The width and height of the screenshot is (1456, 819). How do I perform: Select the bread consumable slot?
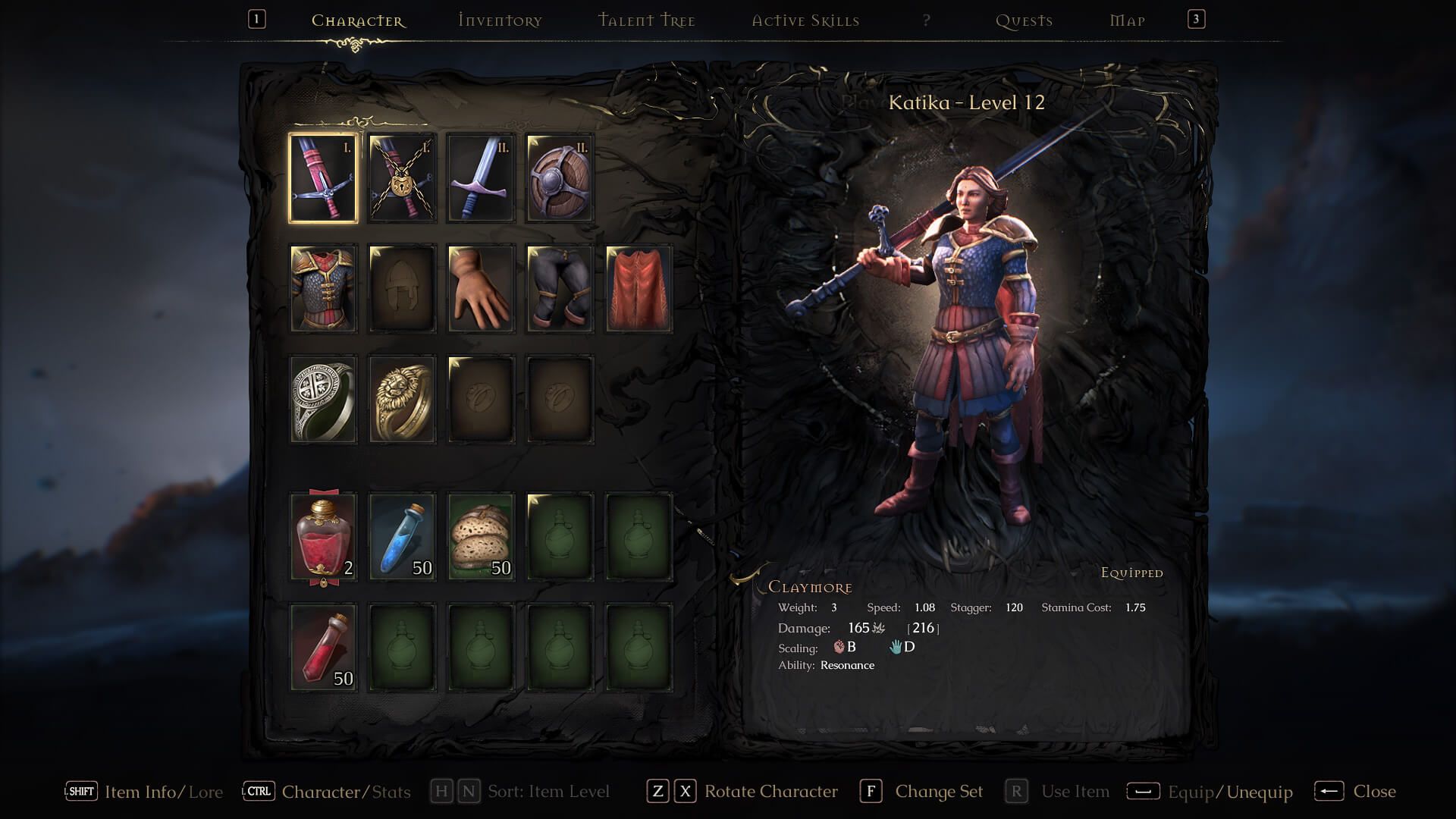(x=482, y=536)
